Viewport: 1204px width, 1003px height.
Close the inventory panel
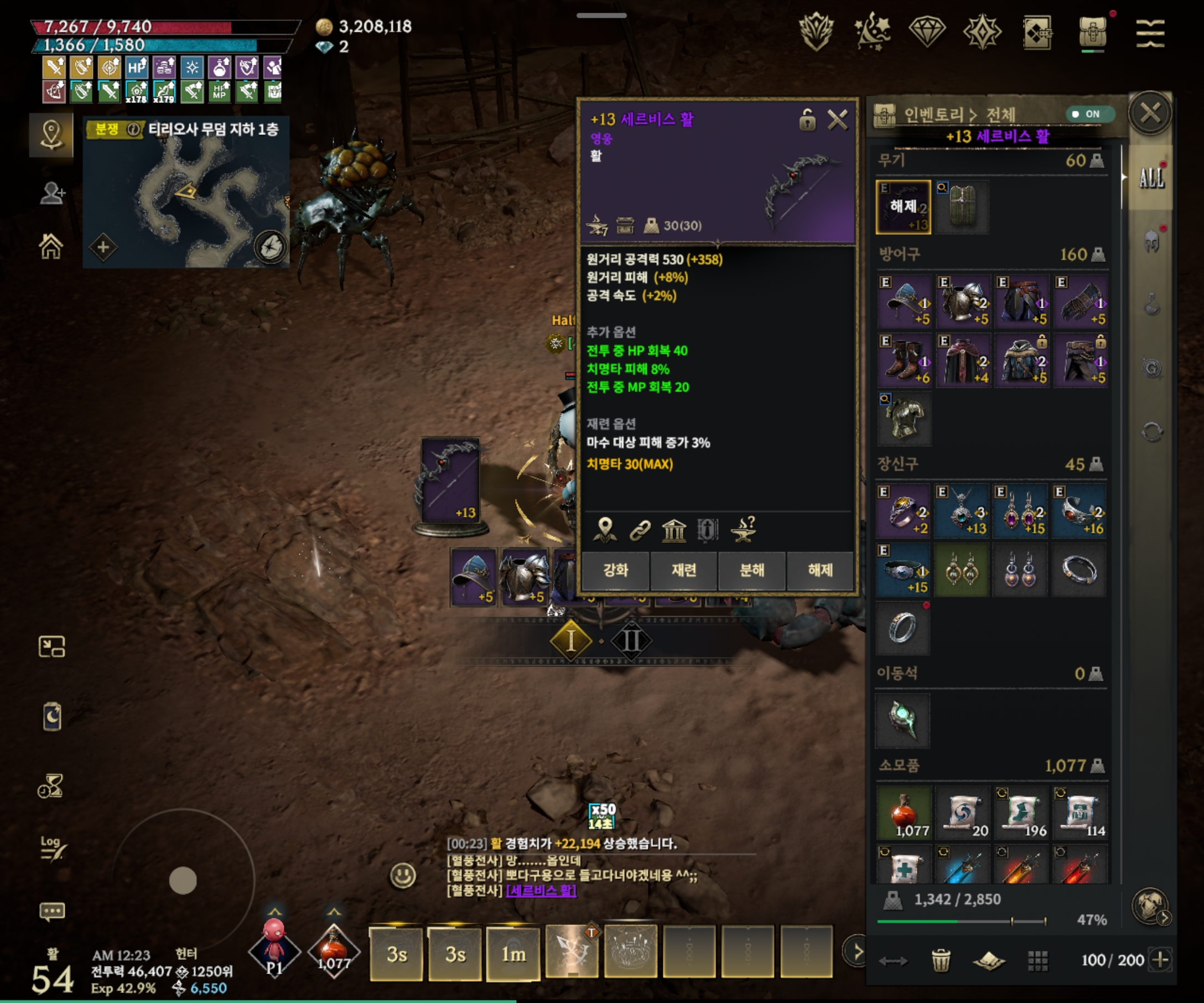(x=1150, y=113)
